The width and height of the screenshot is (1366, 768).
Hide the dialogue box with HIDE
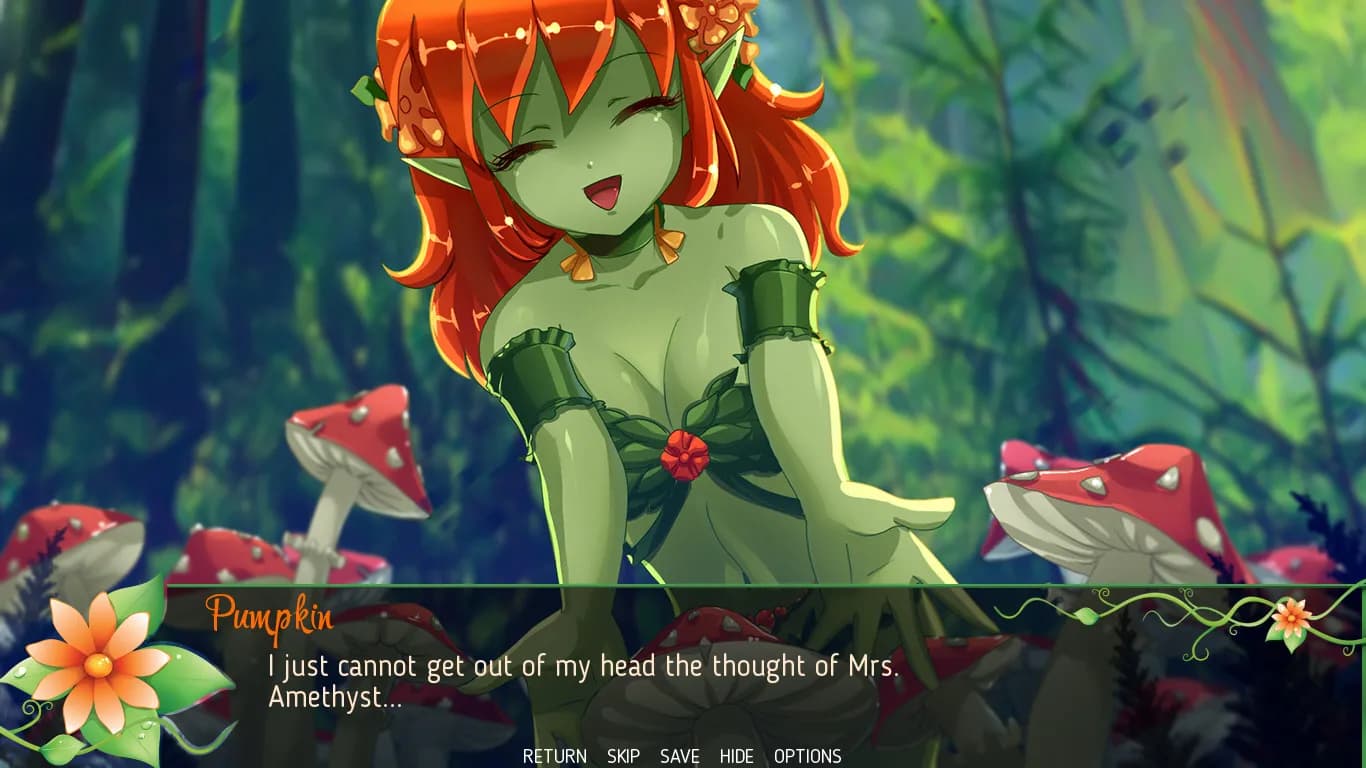[736, 756]
